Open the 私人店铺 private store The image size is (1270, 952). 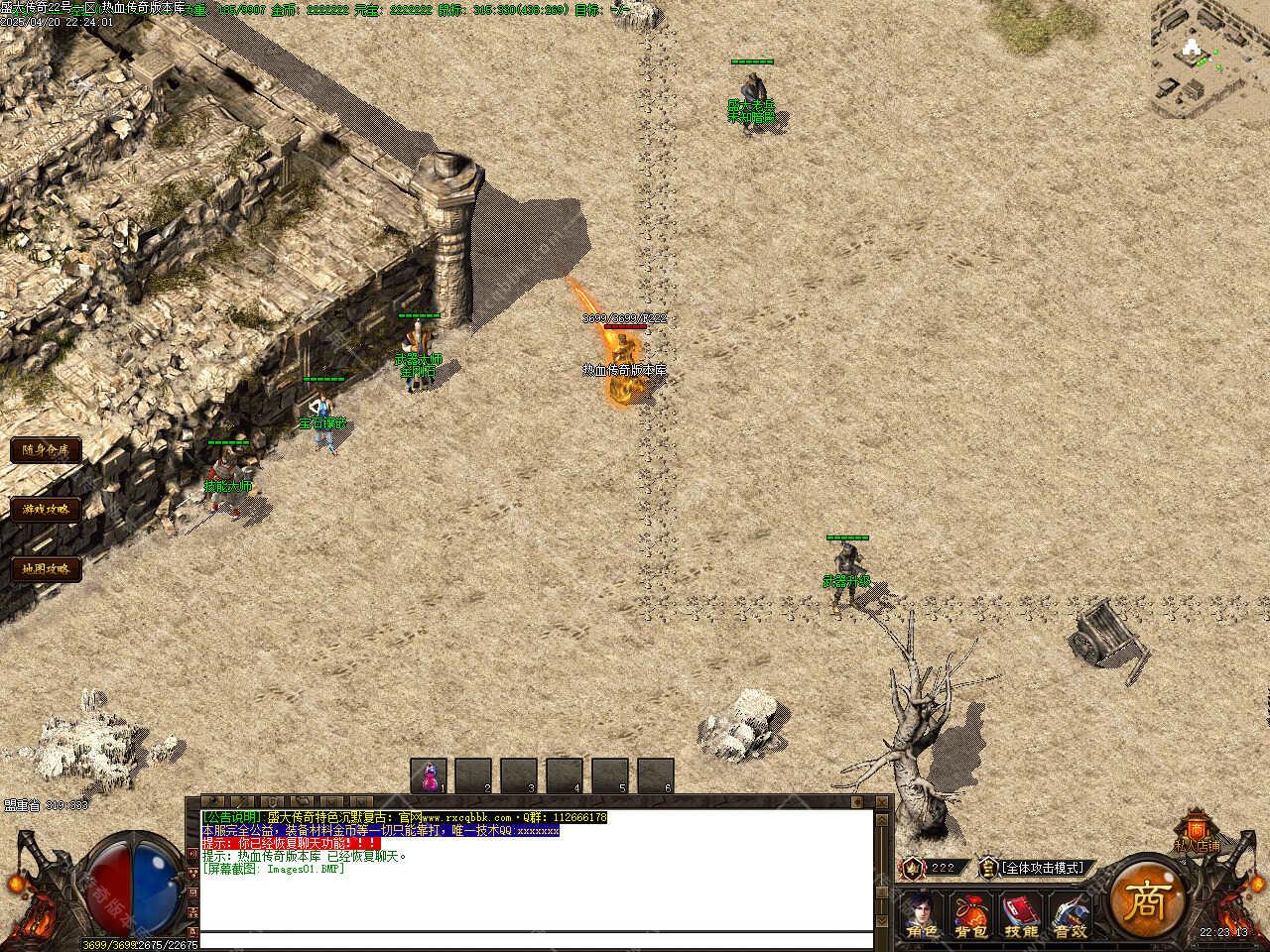[x=1197, y=833]
